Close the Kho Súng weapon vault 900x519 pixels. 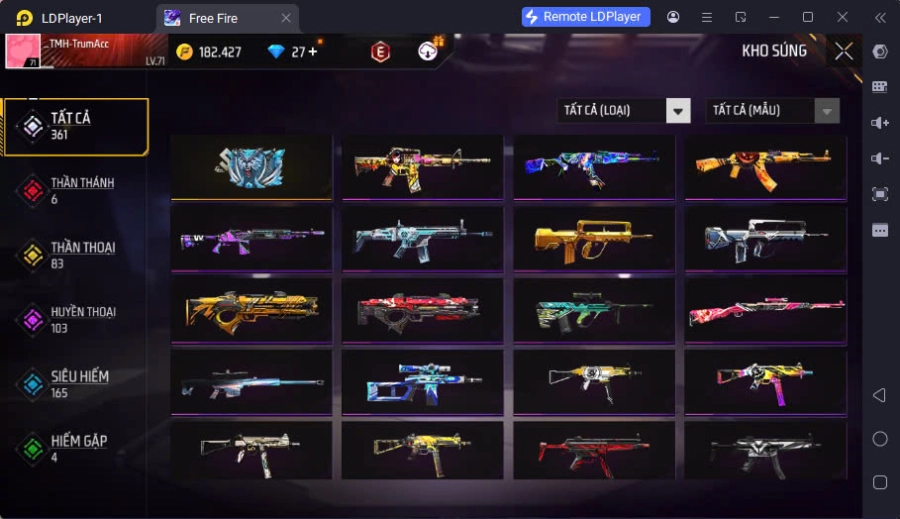click(x=844, y=51)
